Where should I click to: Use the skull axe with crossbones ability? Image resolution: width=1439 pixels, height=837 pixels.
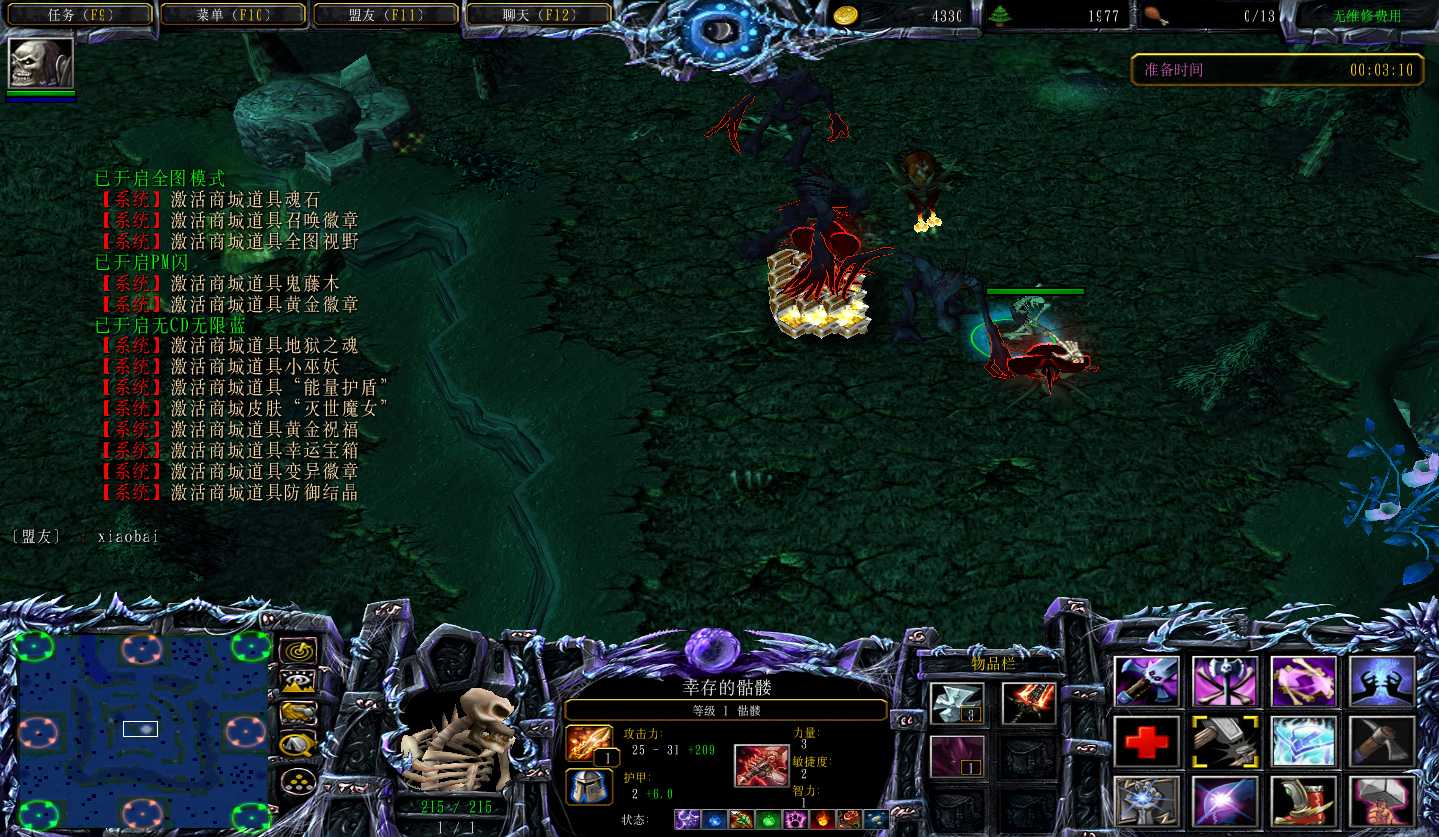[1225, 681]
